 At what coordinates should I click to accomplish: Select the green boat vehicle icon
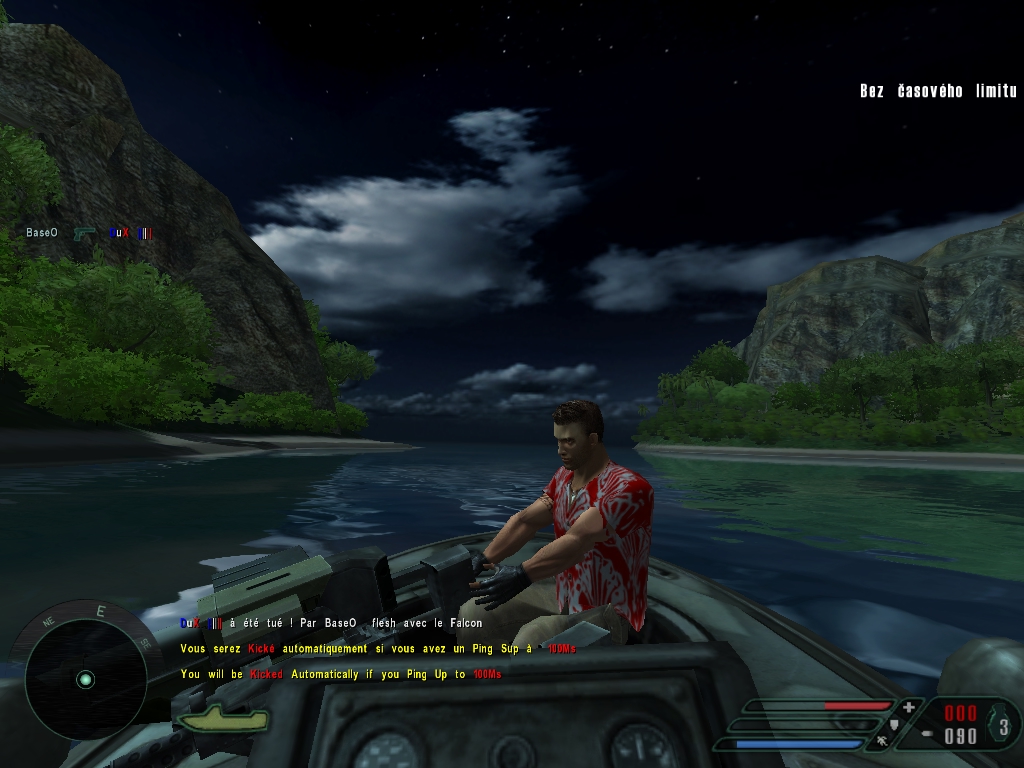pyautogui.click(x=222, y=717)
